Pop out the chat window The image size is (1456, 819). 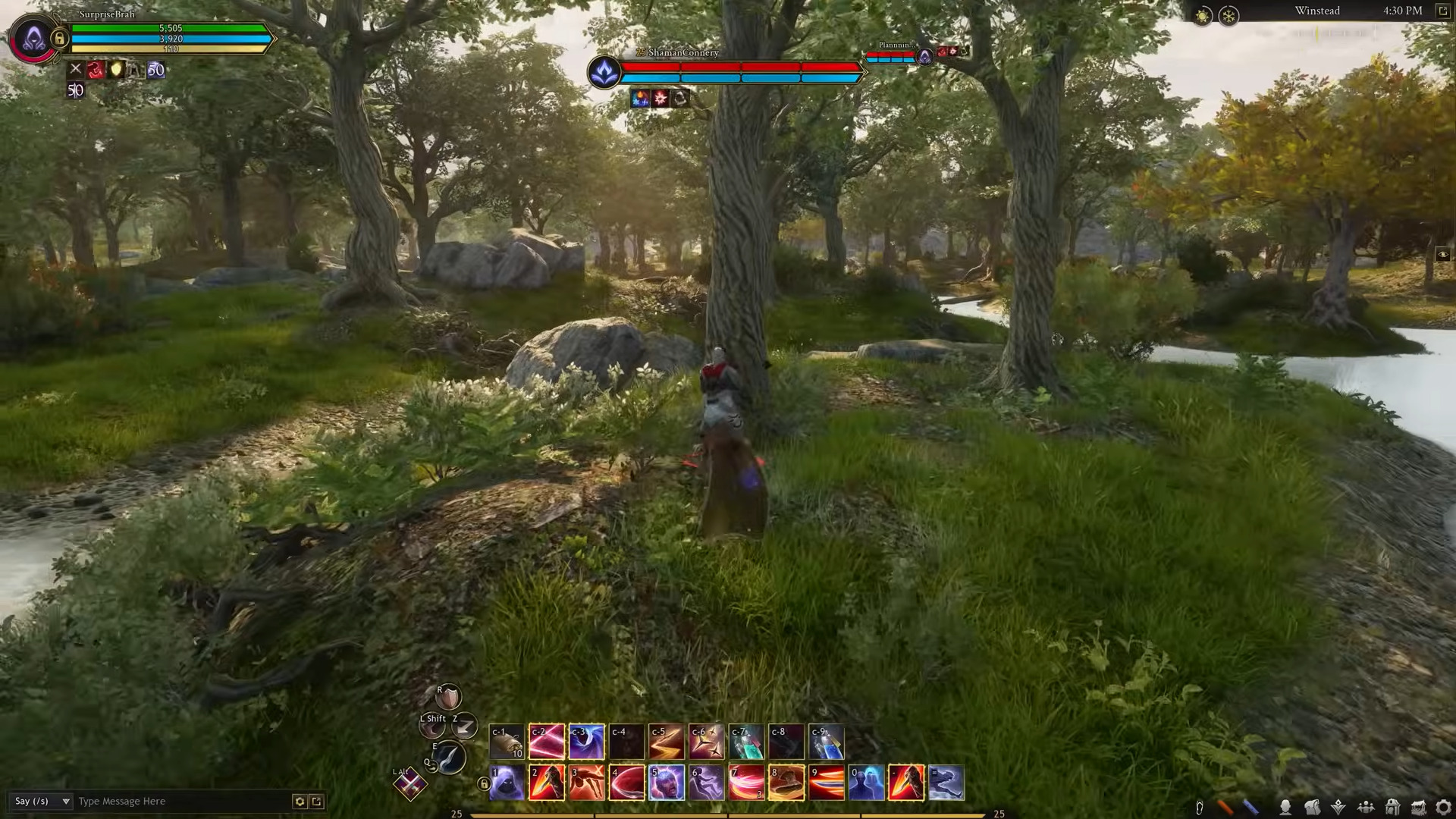pos(317,801)
